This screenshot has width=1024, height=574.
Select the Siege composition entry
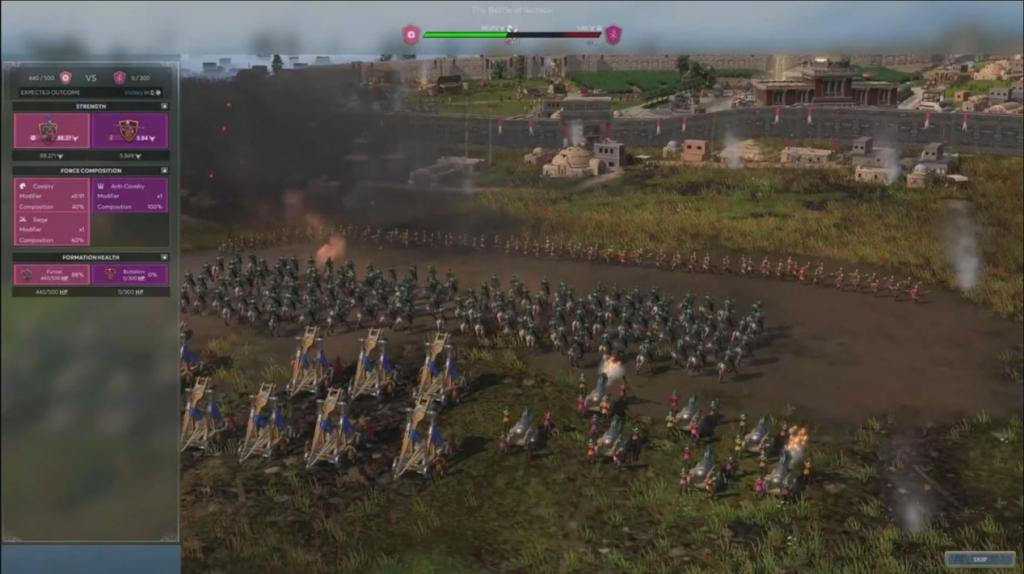tap(51, 229)
